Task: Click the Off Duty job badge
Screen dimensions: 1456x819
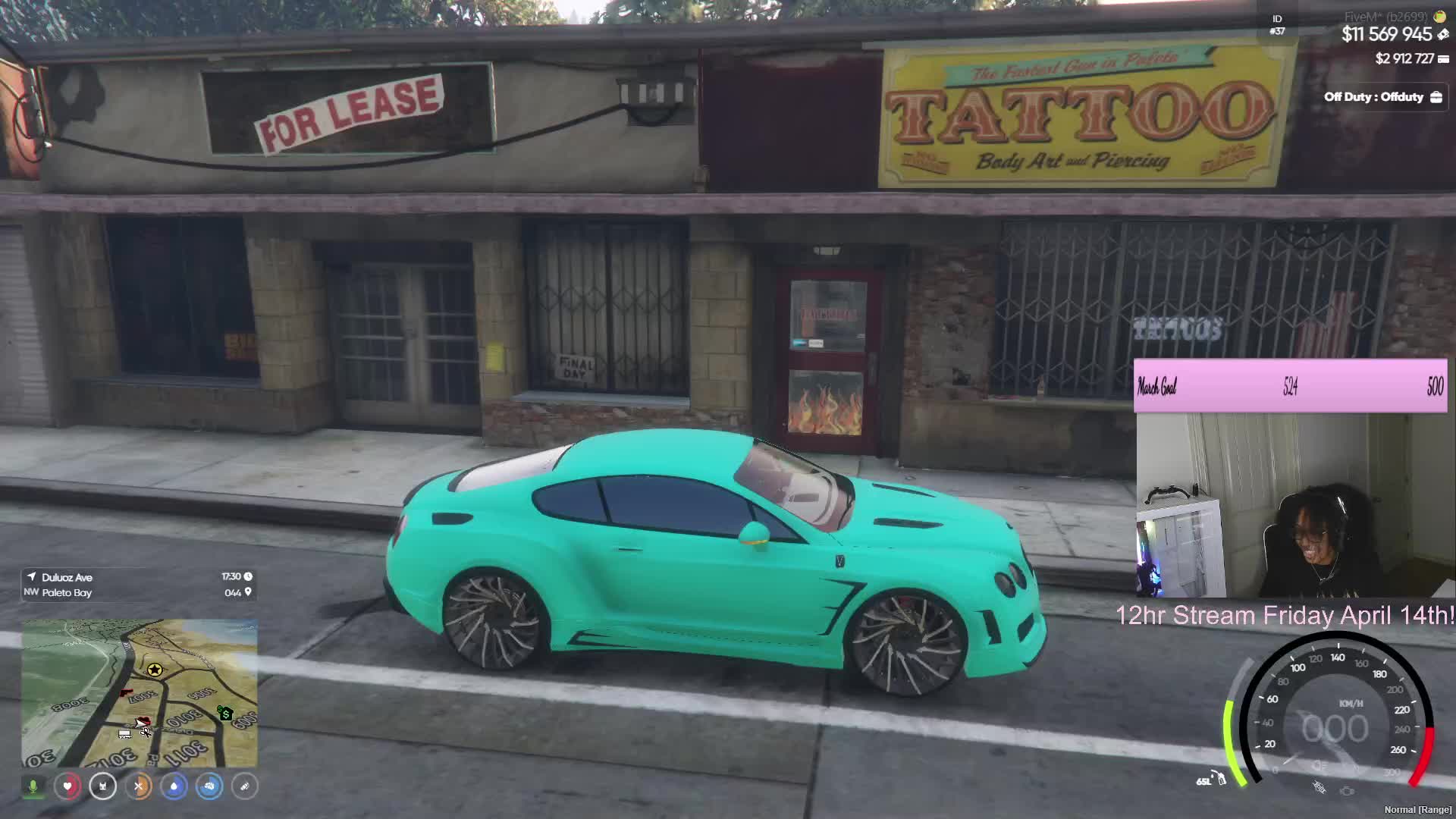Action: coord(1382,97)
